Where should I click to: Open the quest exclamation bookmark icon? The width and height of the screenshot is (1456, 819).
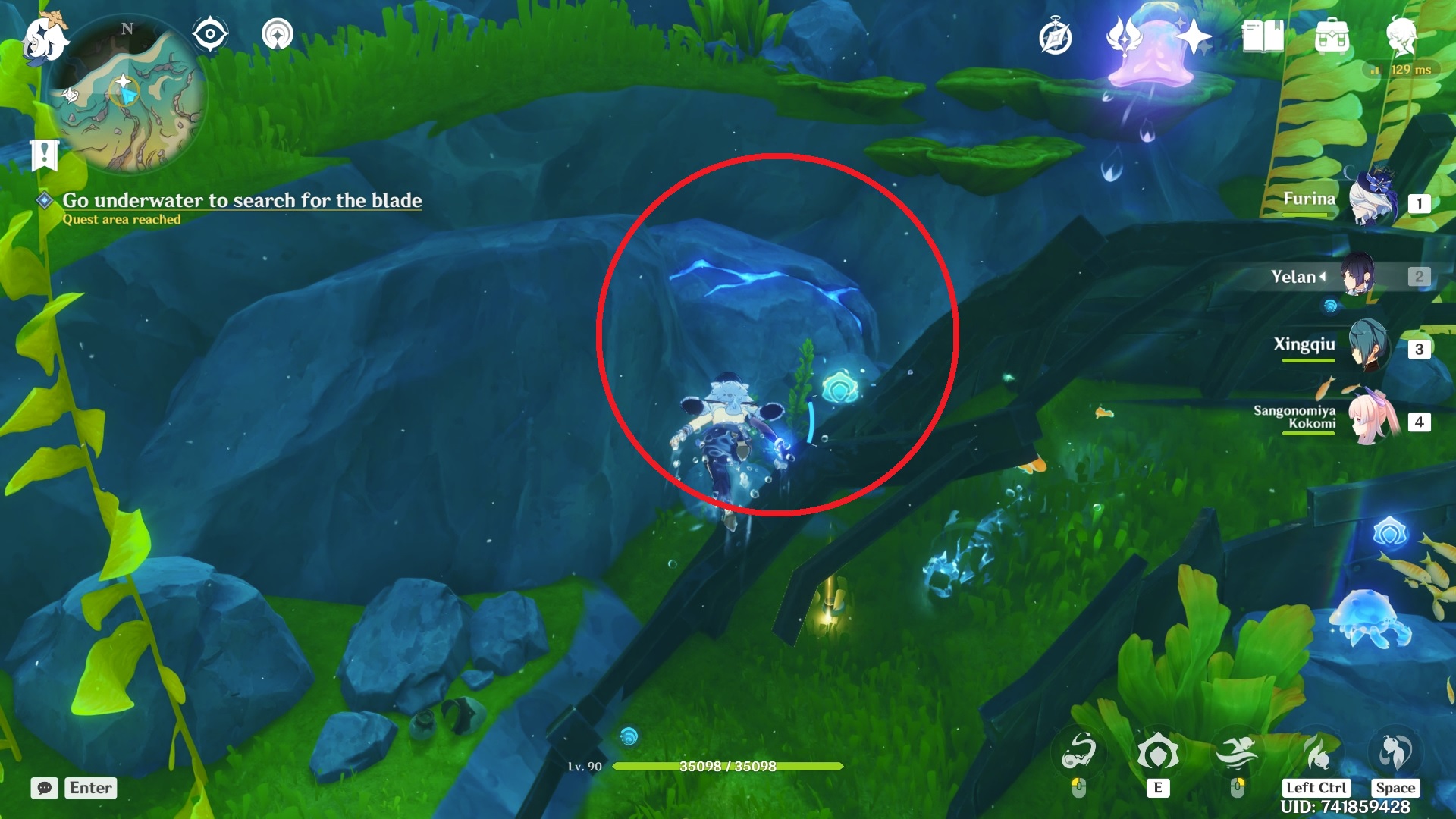[x=44, y=155]
